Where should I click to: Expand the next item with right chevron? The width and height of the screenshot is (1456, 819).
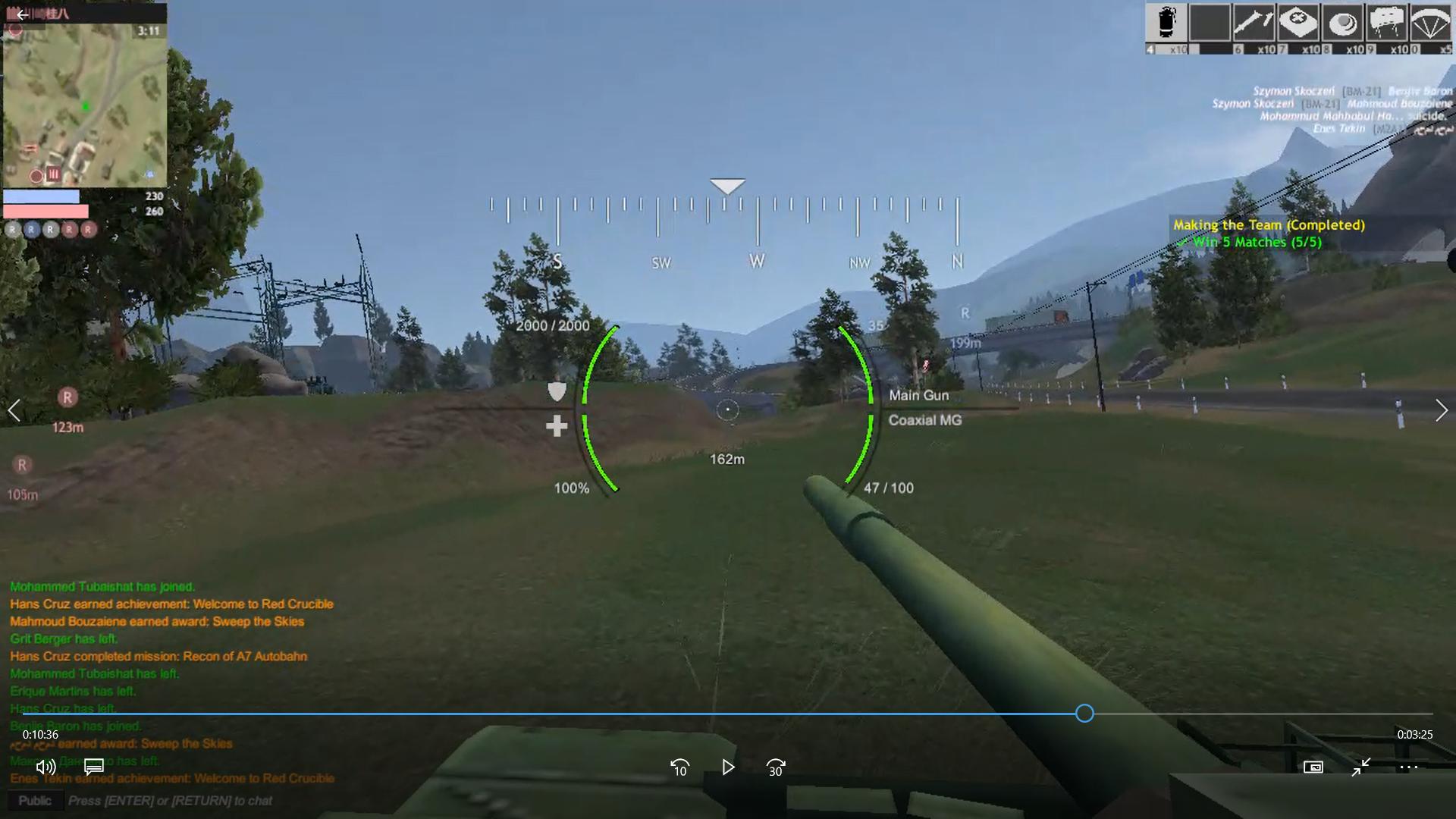[x=1442, y=410]
